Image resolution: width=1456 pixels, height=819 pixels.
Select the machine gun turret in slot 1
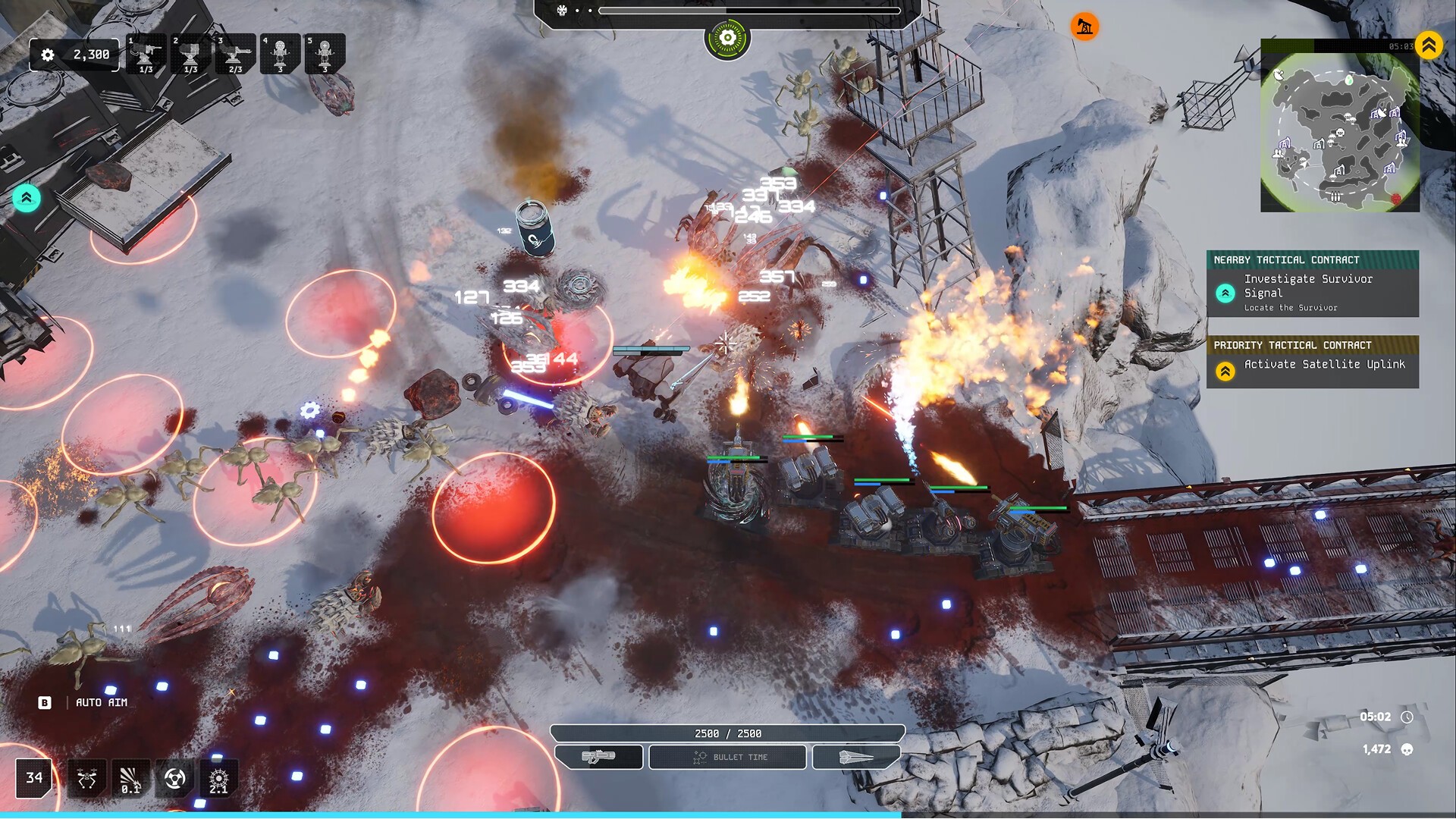[146, 55]
